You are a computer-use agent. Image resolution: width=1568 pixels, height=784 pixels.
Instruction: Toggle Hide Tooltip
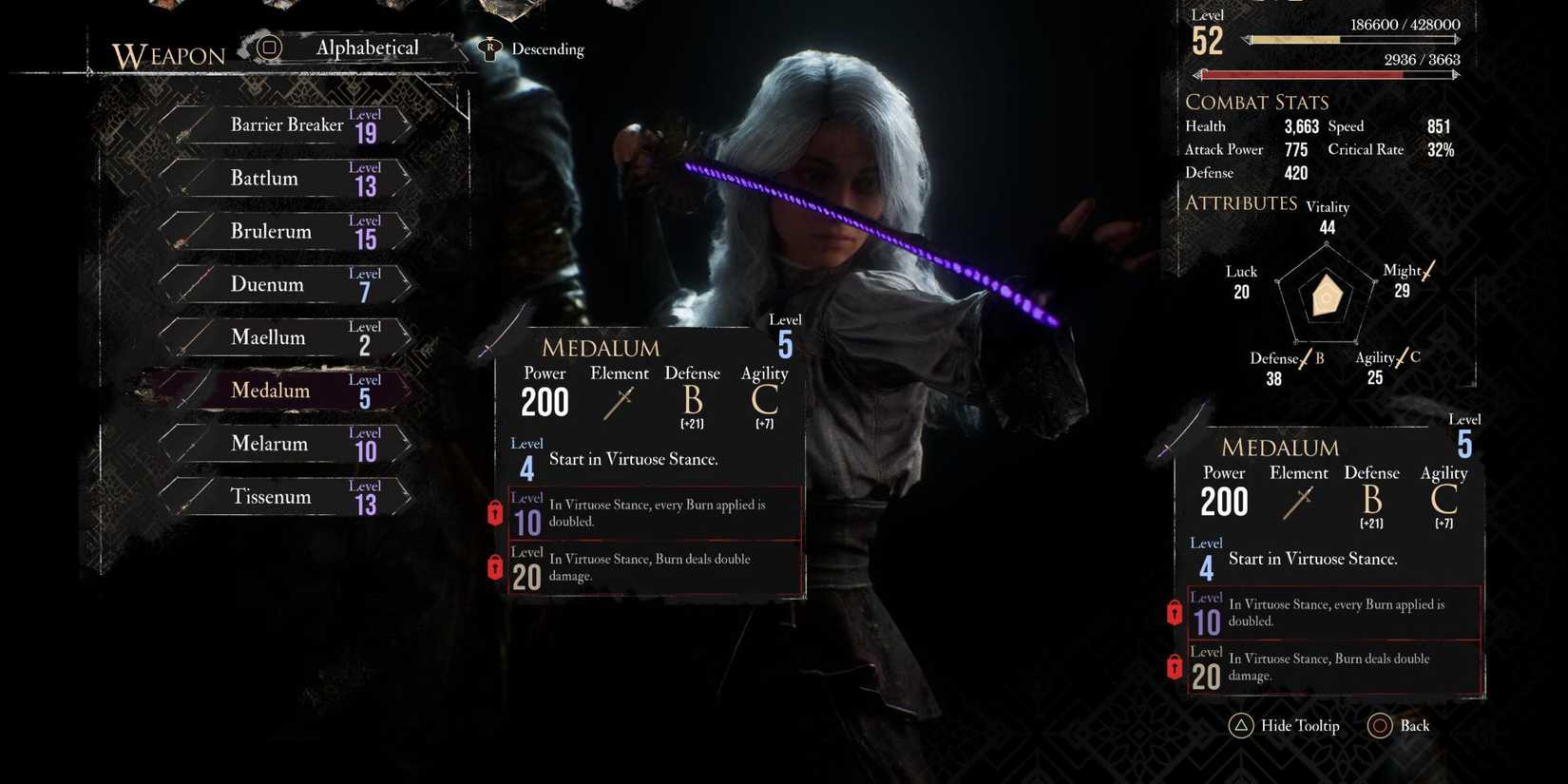[1299, 725]
